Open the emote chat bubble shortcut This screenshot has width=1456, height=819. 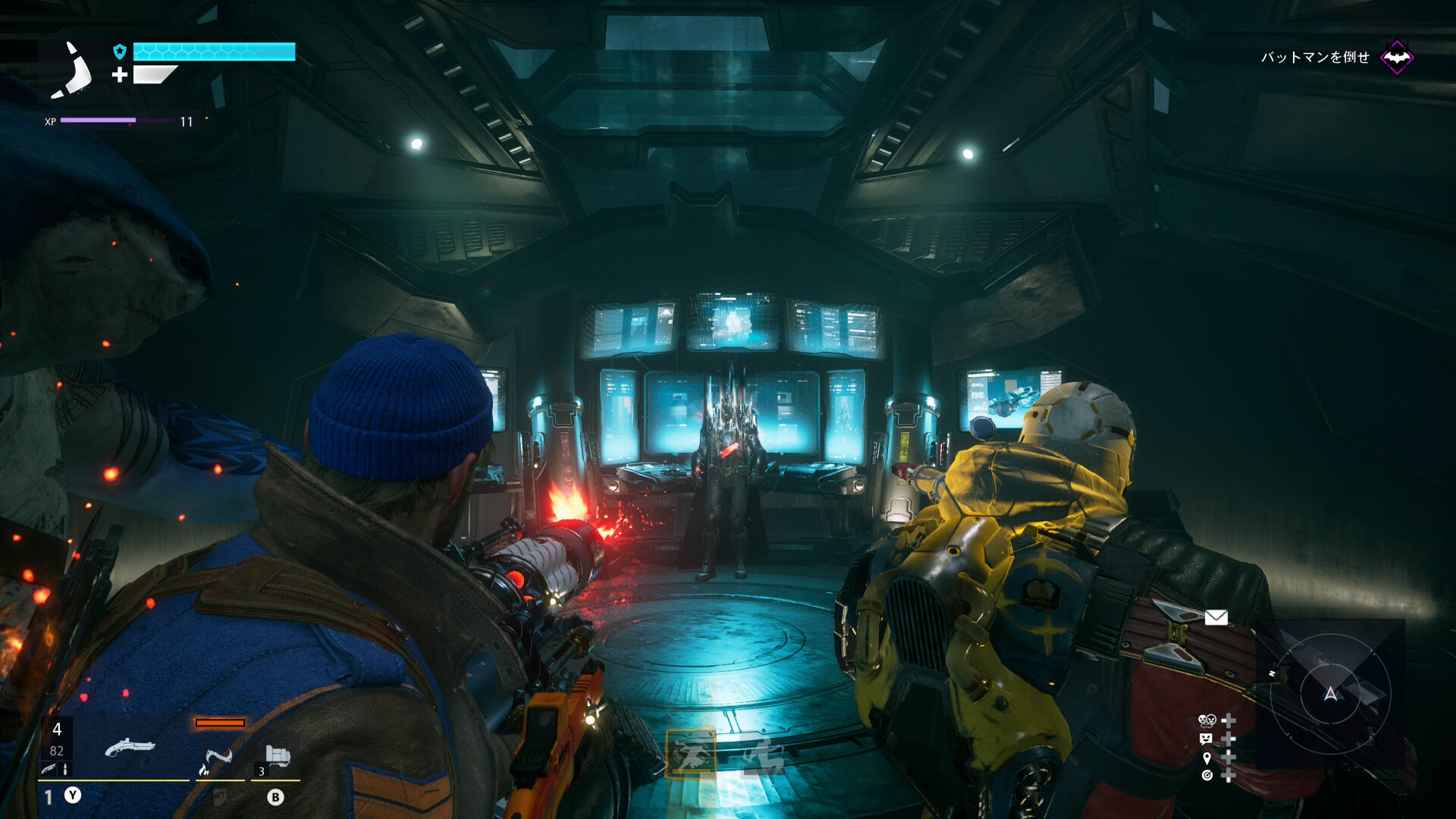(x=1206, y=739)
